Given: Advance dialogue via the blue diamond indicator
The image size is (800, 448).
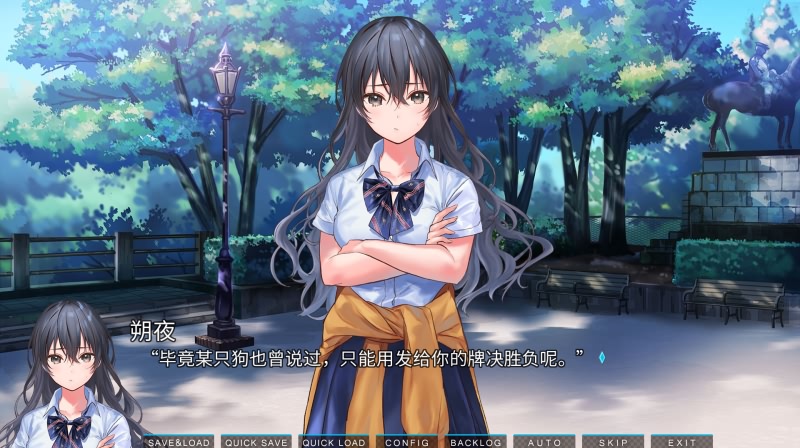Looking at the screenshot, I should tap(602, 357).
